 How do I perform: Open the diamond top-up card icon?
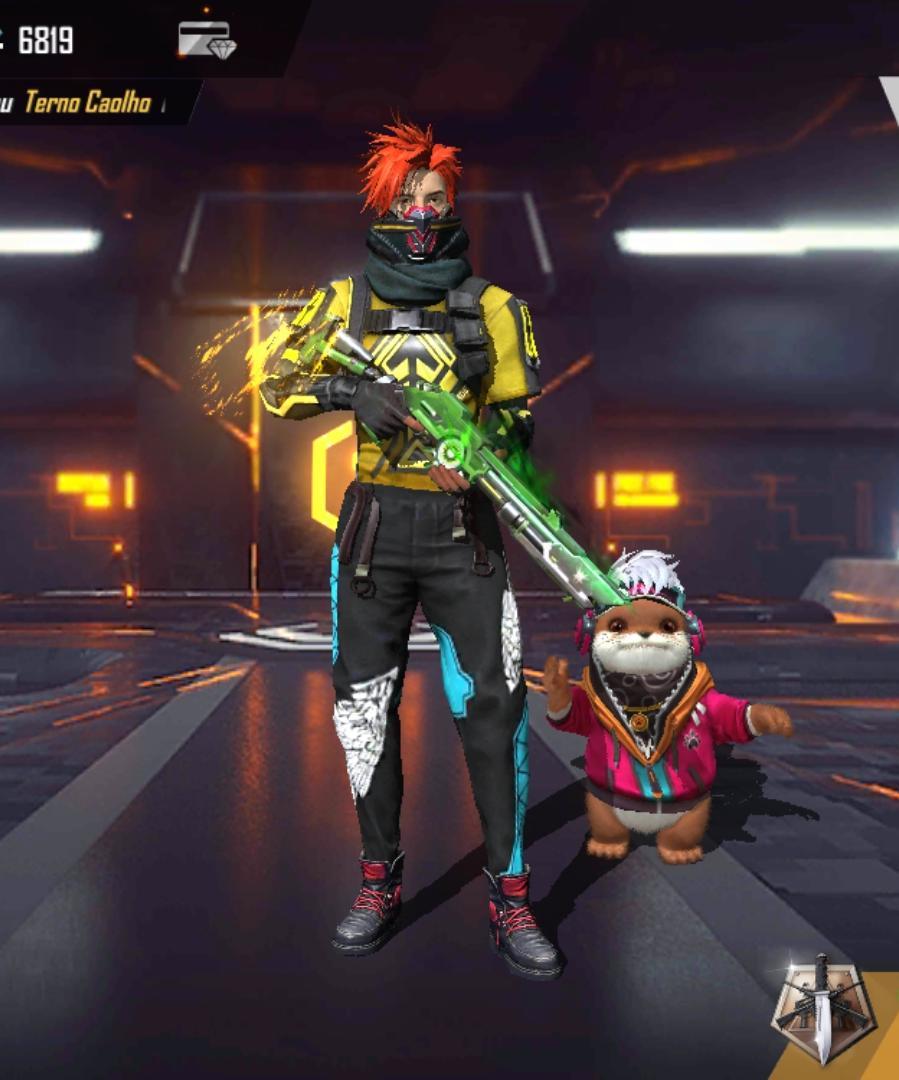click(x=207, y=40)
